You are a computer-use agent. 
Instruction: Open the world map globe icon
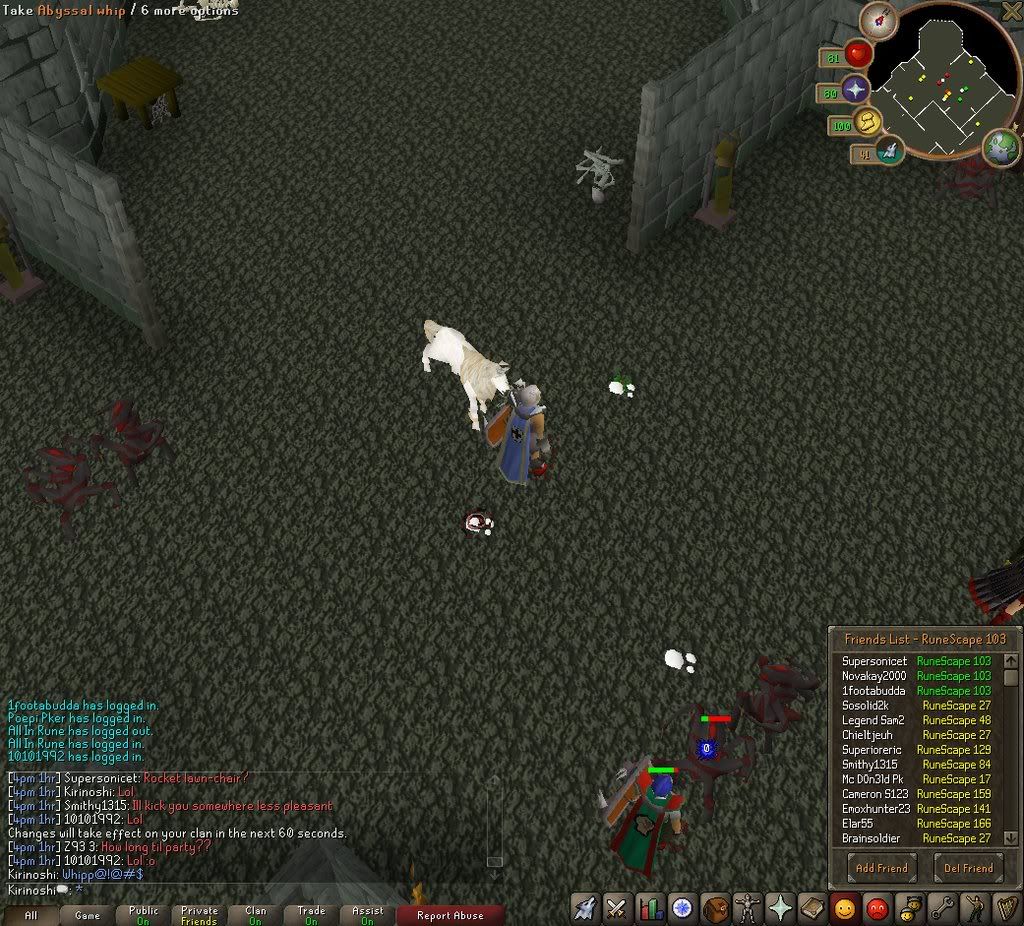click(1001, 147)
